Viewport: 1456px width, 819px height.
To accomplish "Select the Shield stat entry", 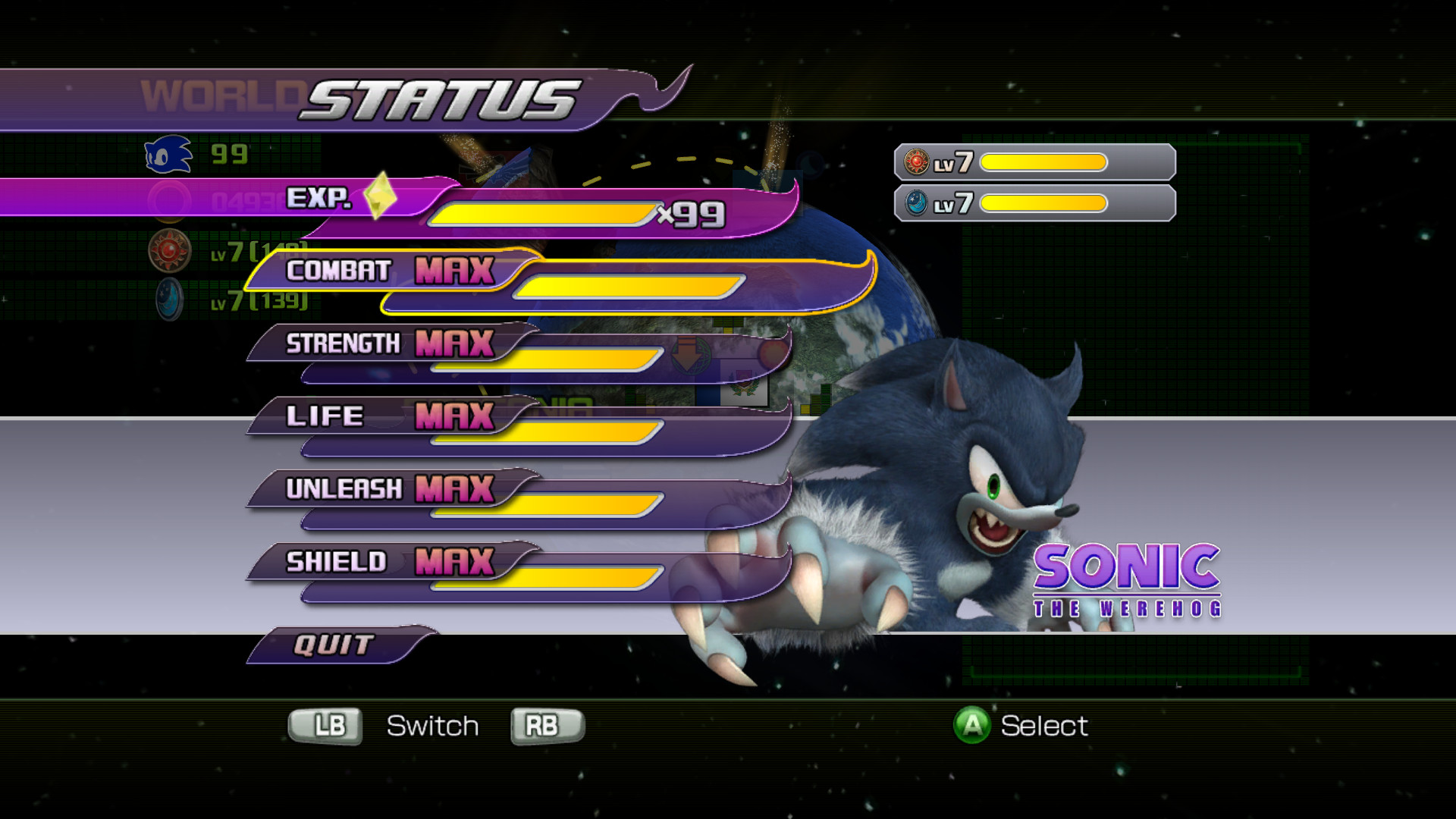I will [x=391, y=562].
